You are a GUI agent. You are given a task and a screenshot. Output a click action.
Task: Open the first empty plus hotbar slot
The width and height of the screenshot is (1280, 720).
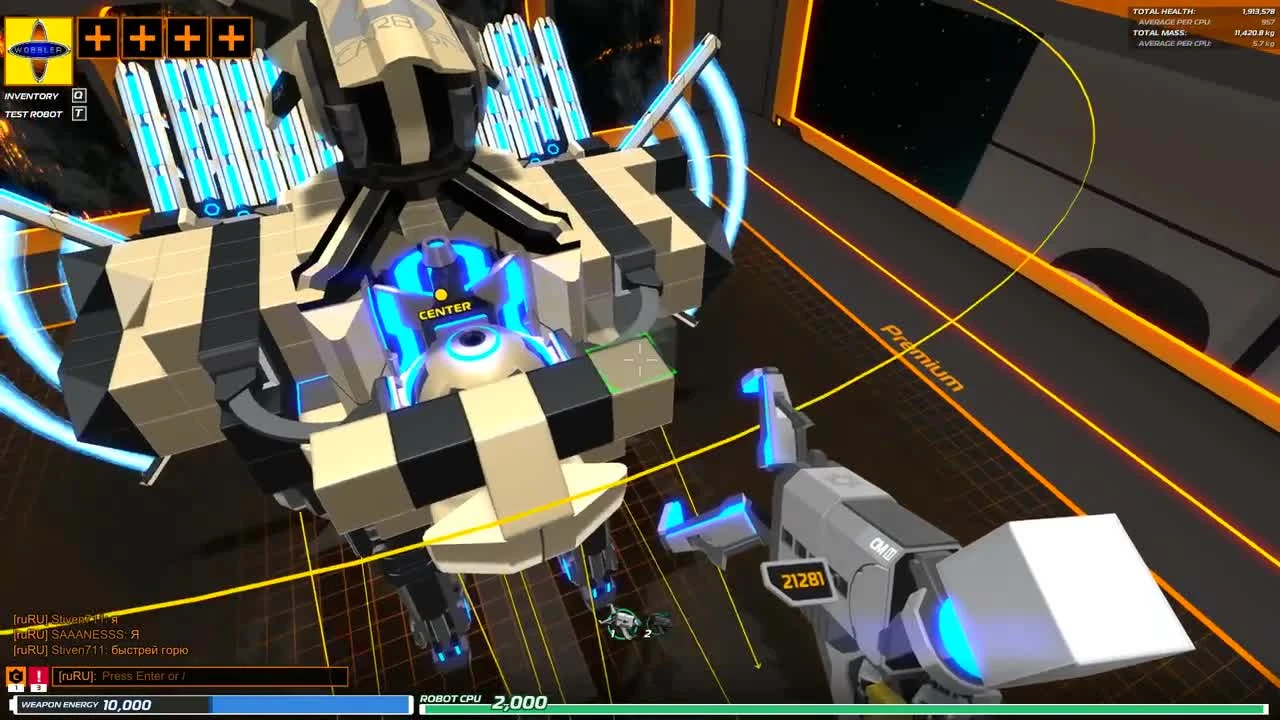(96, 38)
